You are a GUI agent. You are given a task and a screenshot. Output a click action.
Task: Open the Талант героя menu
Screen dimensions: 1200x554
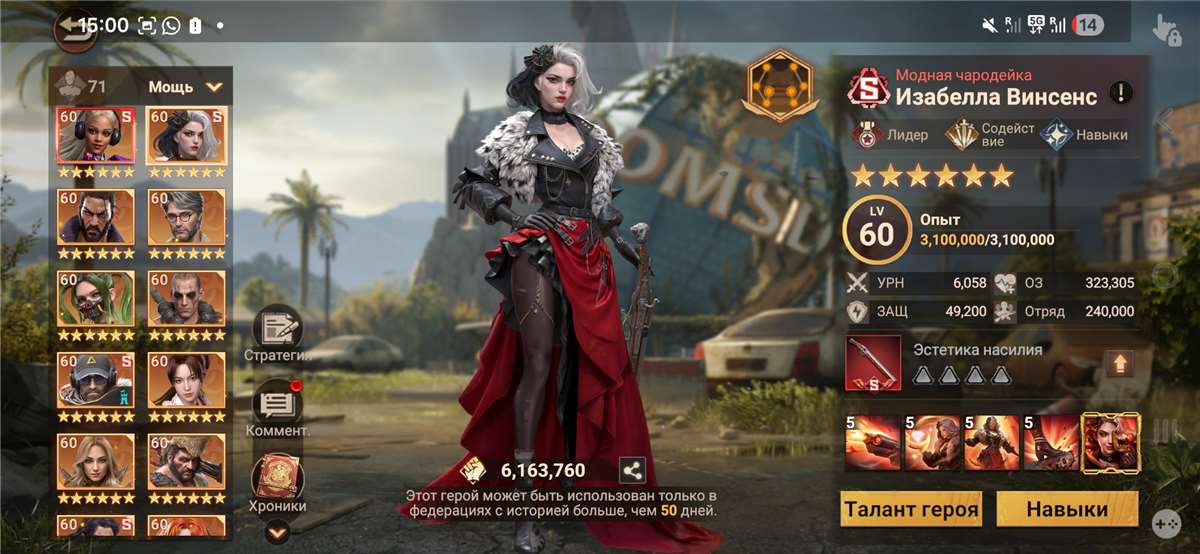pyautogui.click(x=910, y=509)
